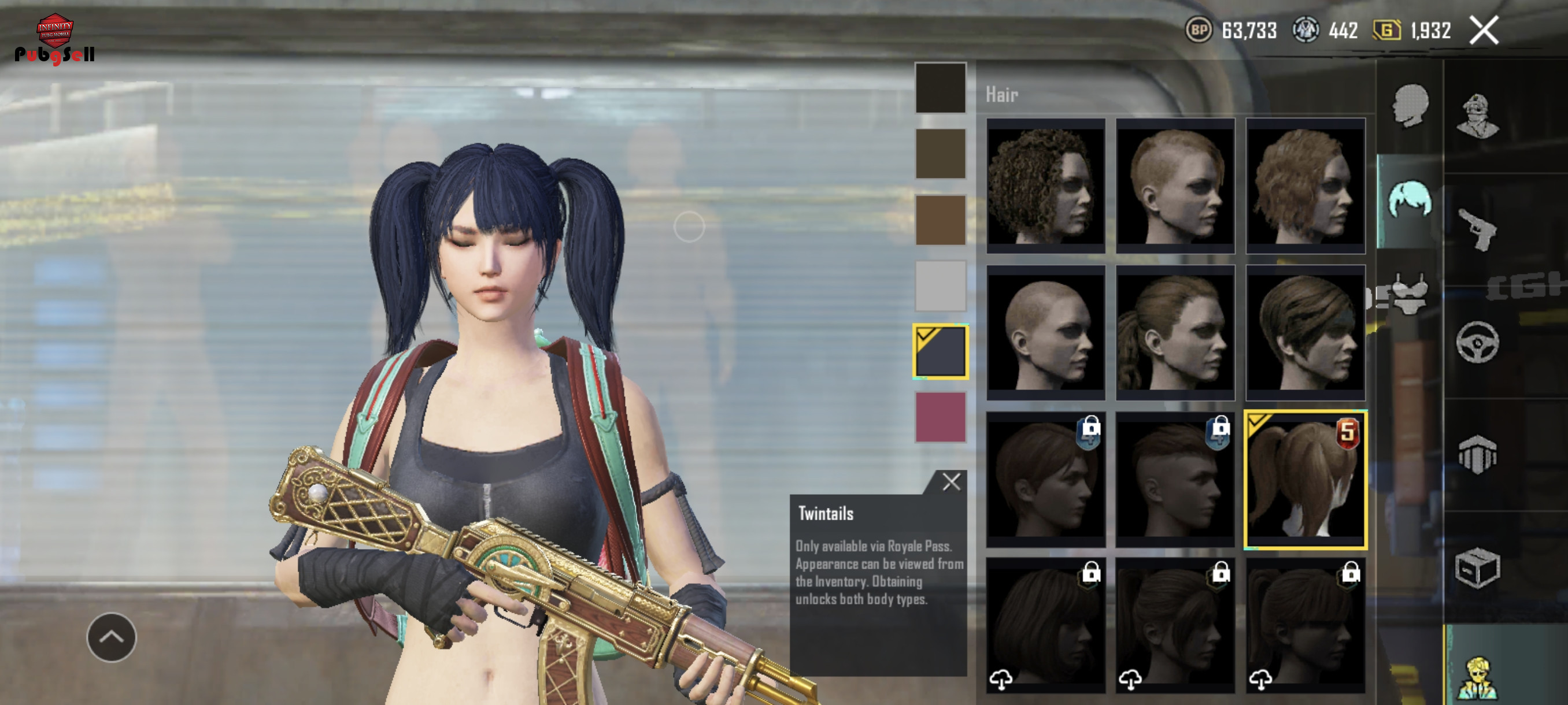Choose the curly hair style thumbnail
The width and height of the screenshot is (1568, 705).
pos(1045,185)
